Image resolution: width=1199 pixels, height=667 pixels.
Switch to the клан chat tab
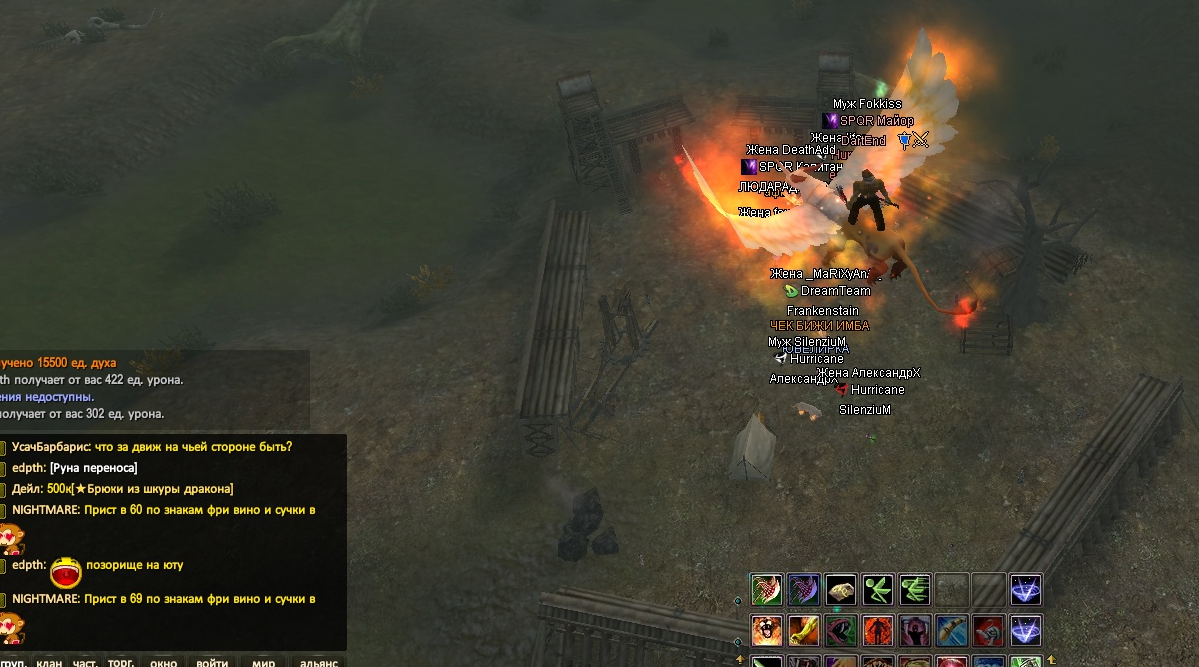[x=49, y=661]
